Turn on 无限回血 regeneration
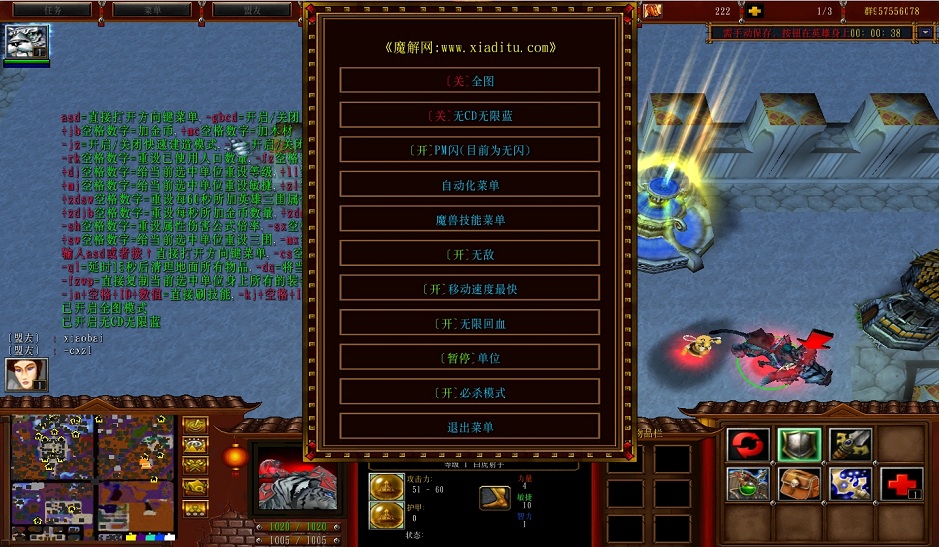 [x=469, y=324]
